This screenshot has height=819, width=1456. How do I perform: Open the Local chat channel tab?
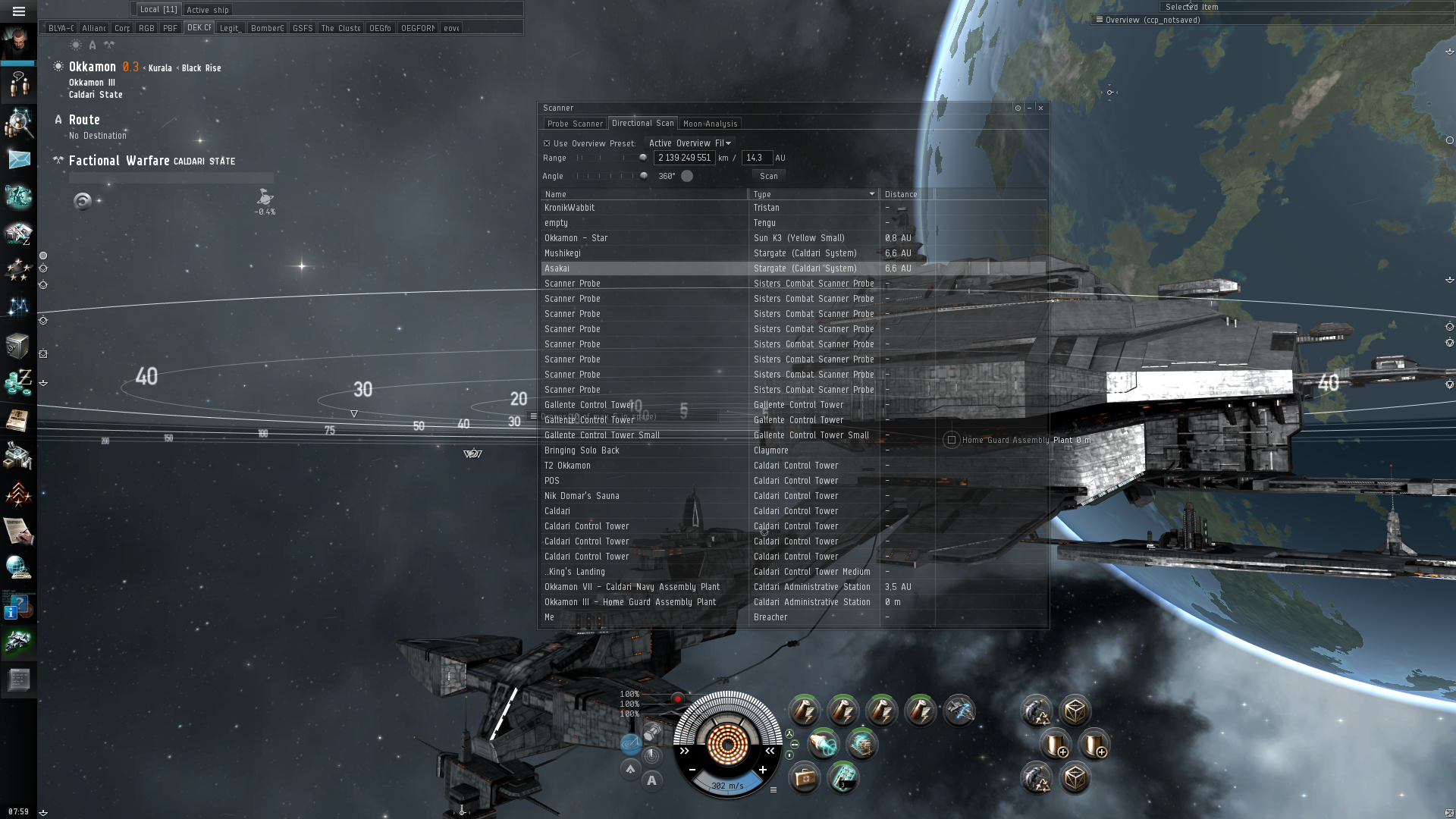158,9
